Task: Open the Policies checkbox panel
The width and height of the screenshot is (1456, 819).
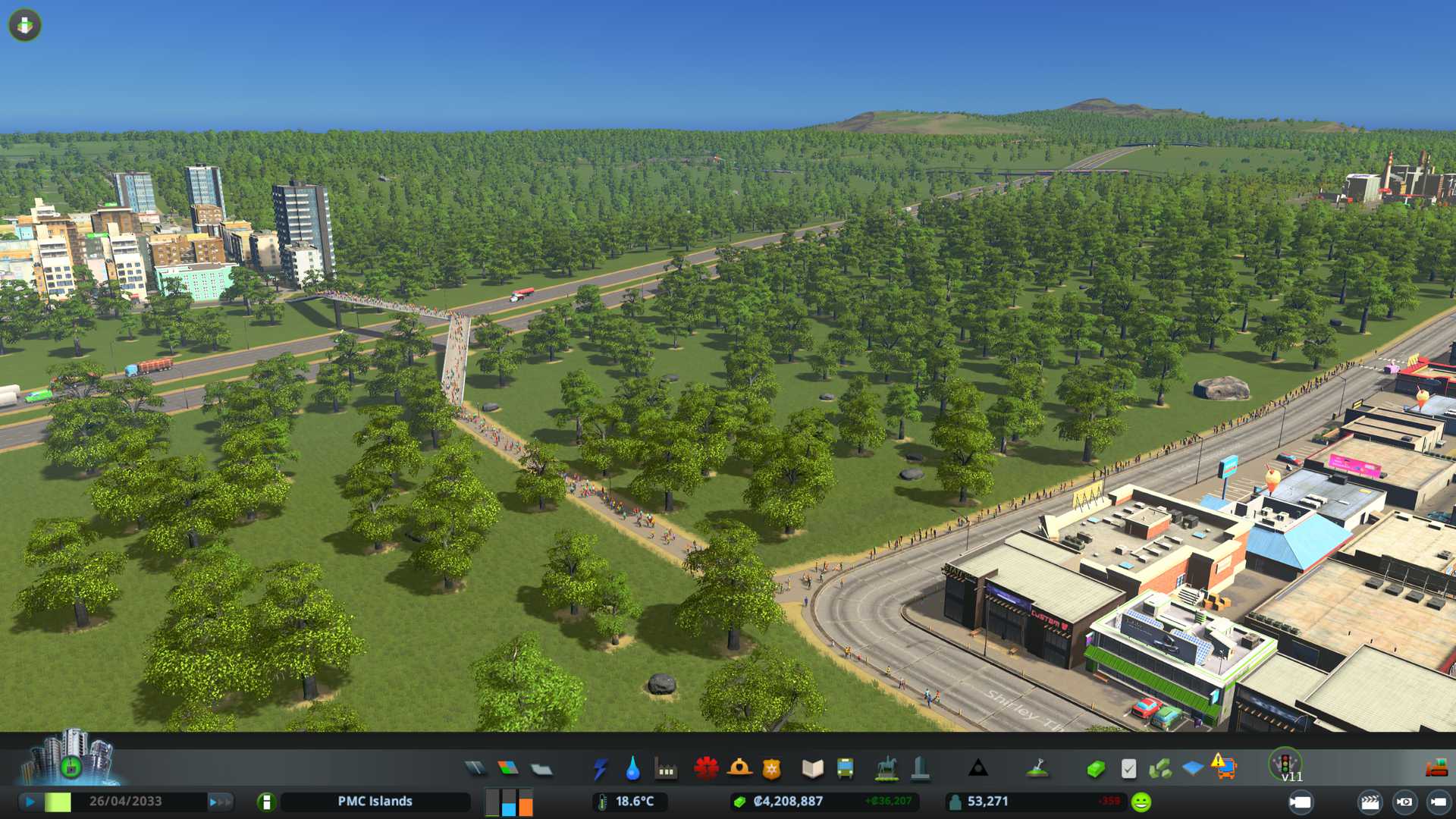Action: click(x=1128, y=769)
